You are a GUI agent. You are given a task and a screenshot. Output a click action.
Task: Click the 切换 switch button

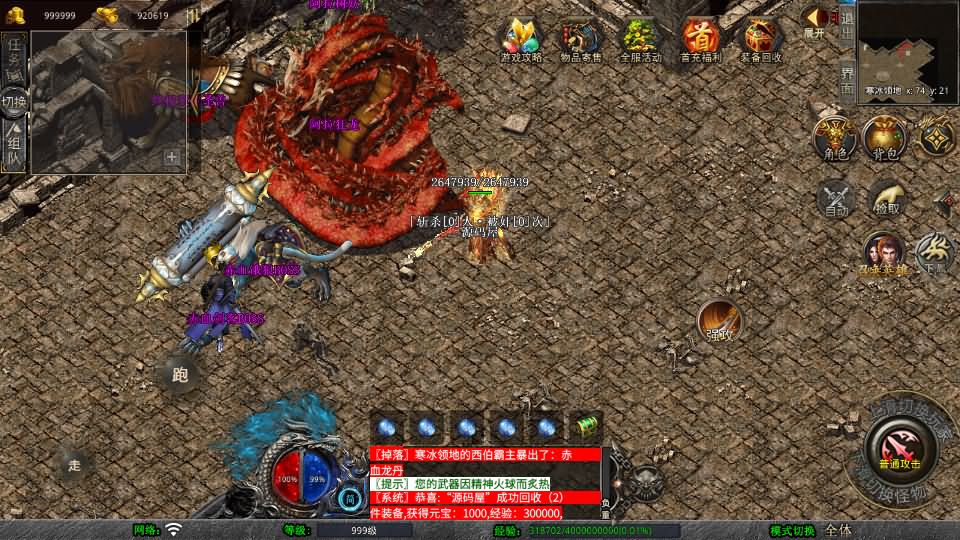(14, 102)
